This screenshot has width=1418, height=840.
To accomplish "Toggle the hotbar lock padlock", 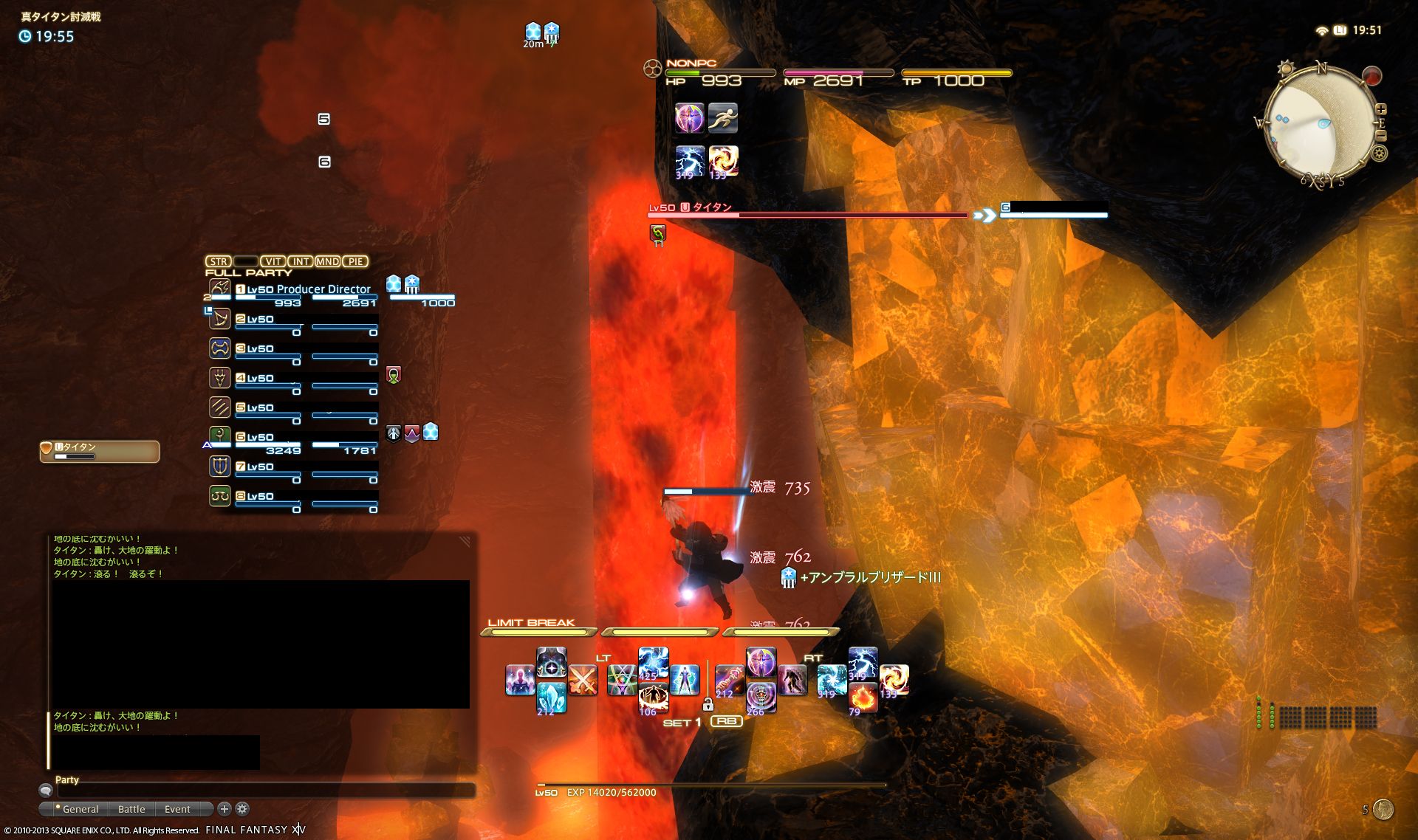I will pyautogui.click(x=708, y=703).
